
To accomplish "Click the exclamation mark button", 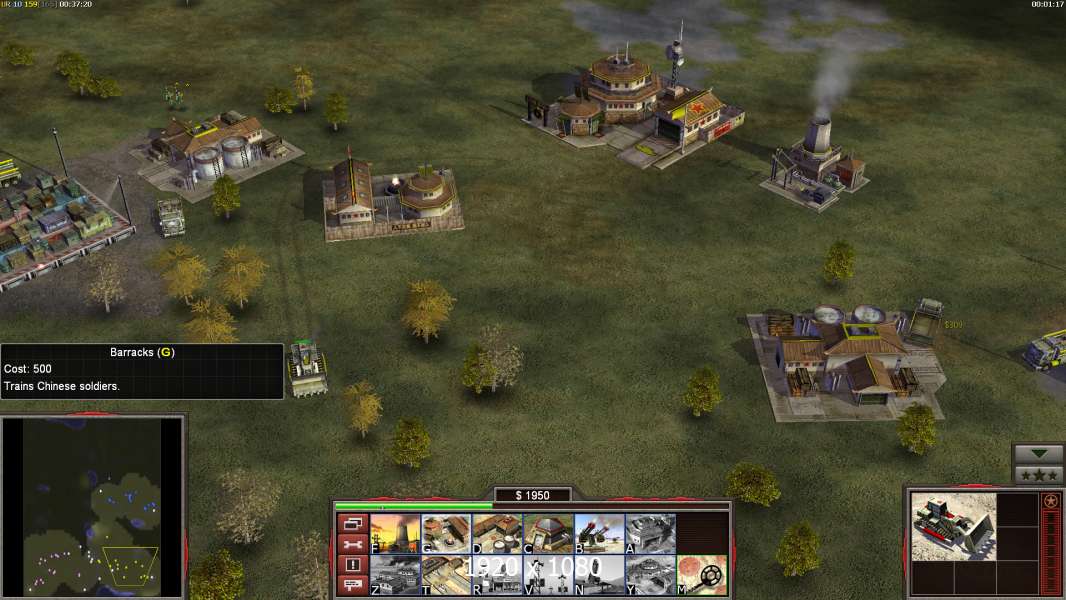I will point(353,565).
